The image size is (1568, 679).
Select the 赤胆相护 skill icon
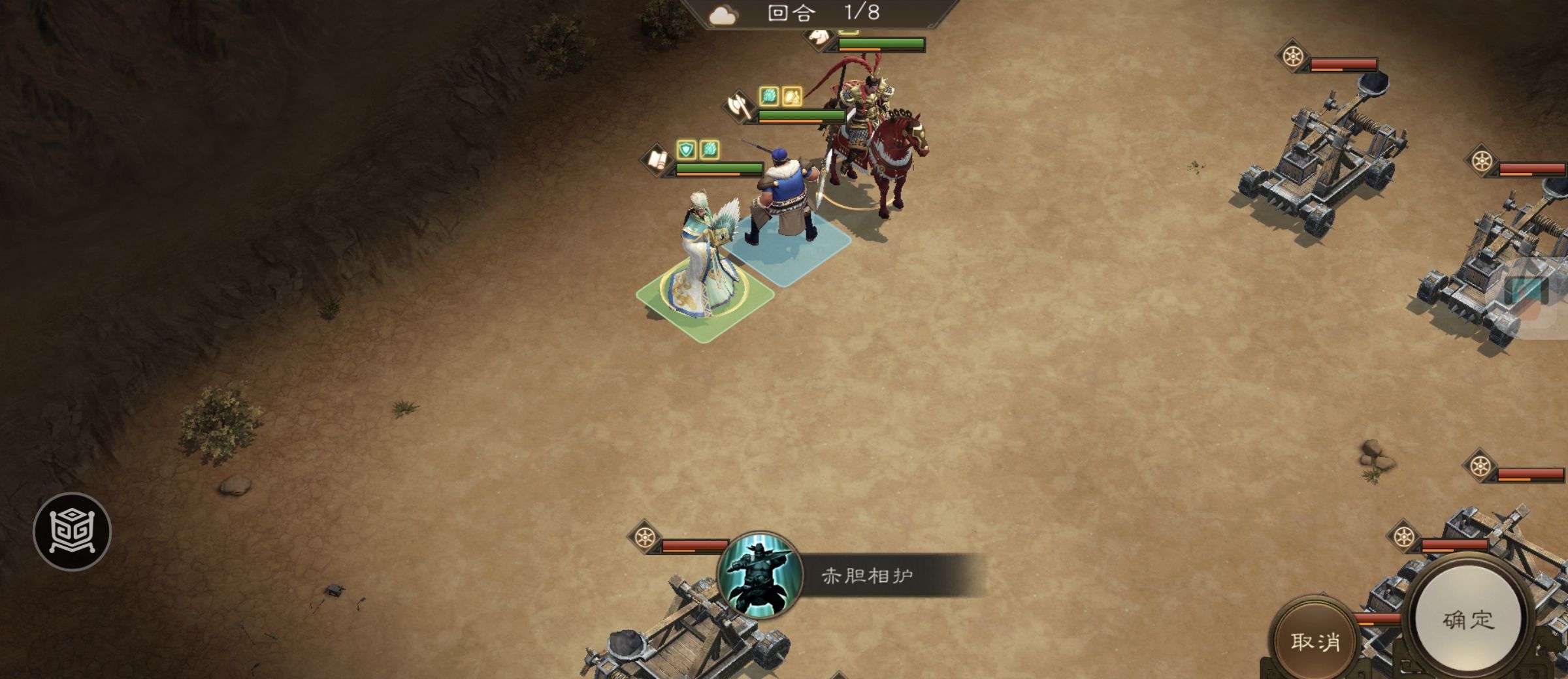[x=760, y=575]
